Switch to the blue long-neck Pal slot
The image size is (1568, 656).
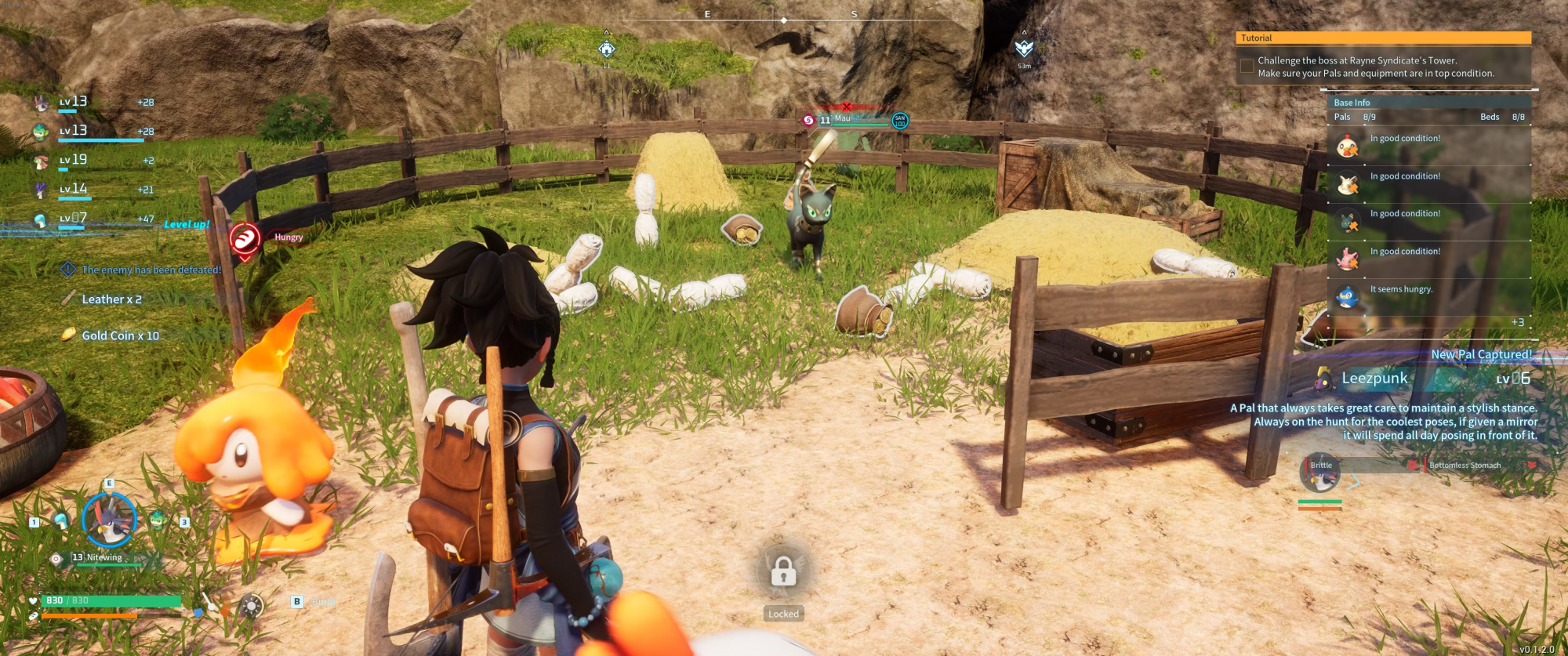click(x=61, y=520)
